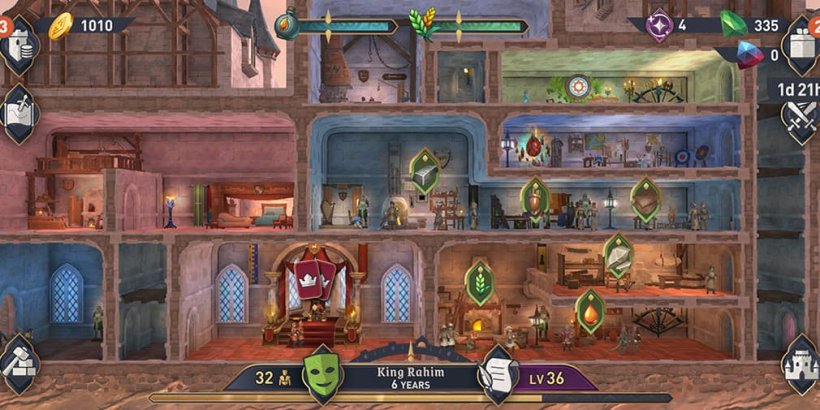Collect the orange droplet resource marker
The width and height of the screenshot is (820, 410).
[x=589, y=311]
